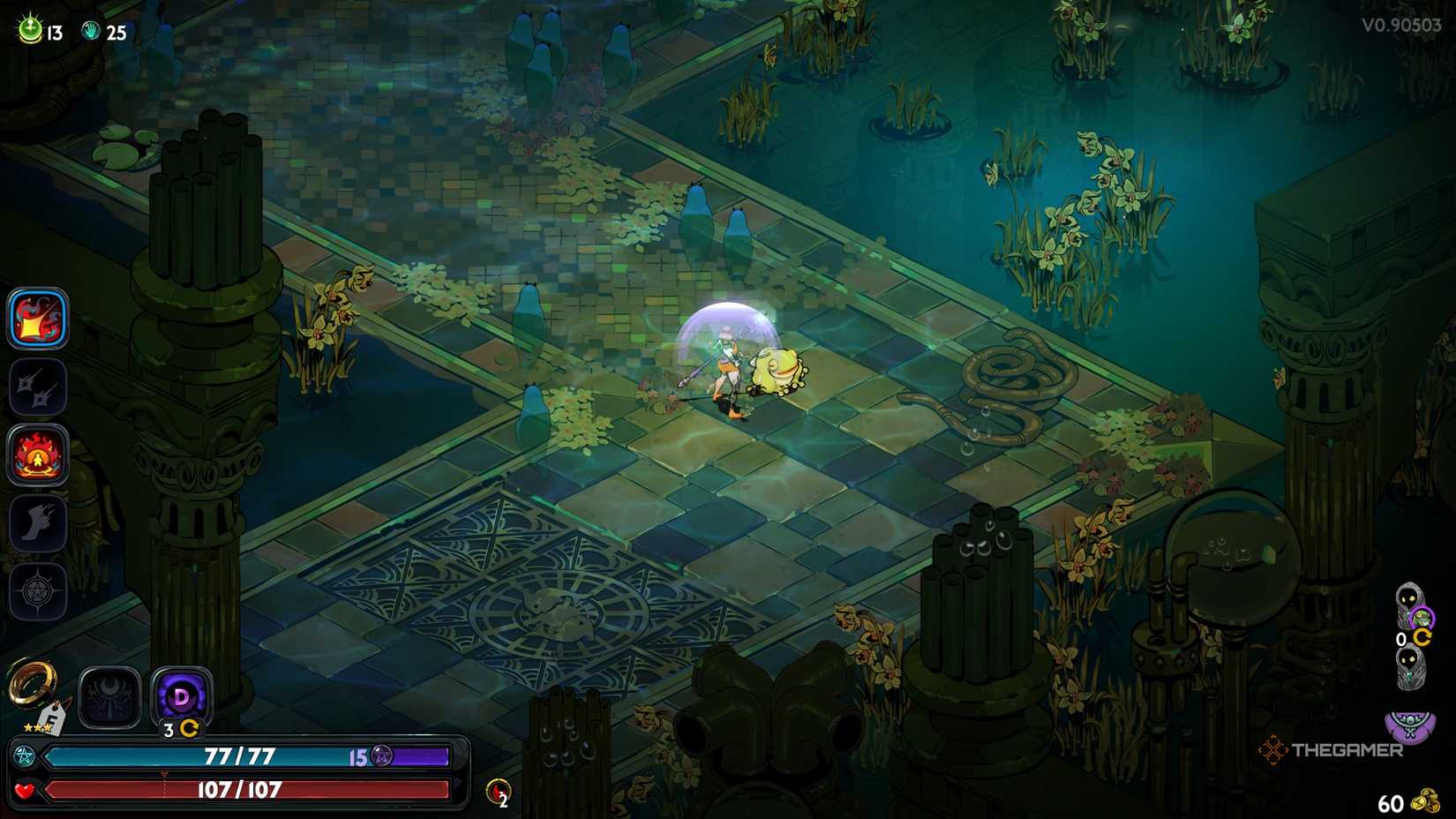Open the purple satchel icon
This screenshot has height=819, width=1456.
(1409, 726)
